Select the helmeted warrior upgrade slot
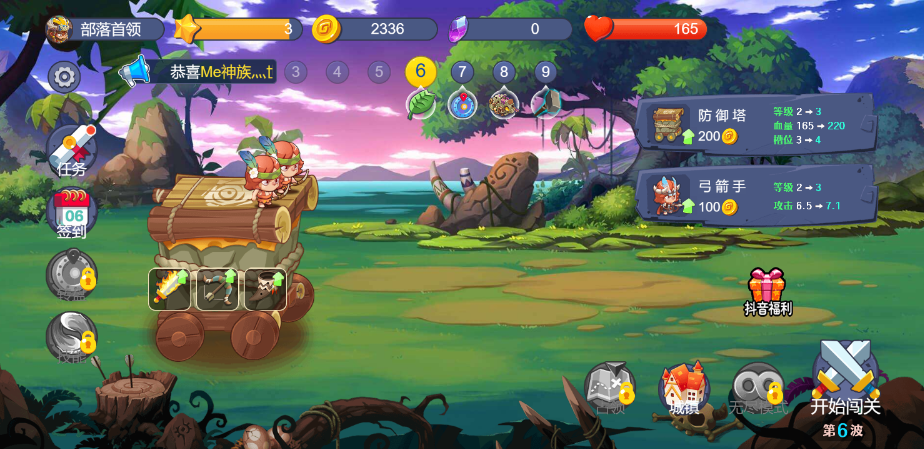The width and height of the screenshot is (924, 449). point(265,289)
